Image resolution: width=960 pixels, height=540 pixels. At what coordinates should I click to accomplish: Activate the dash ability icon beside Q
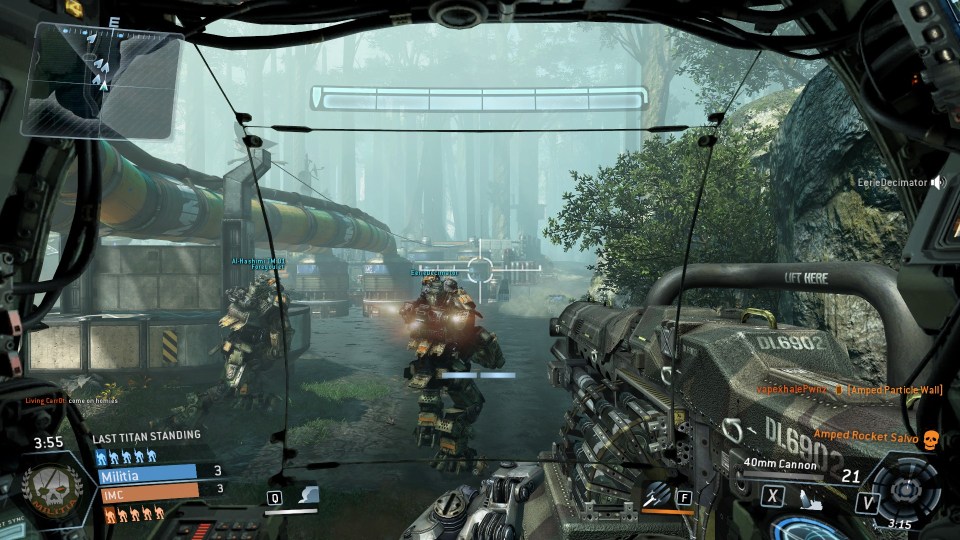tap(310, 495)
